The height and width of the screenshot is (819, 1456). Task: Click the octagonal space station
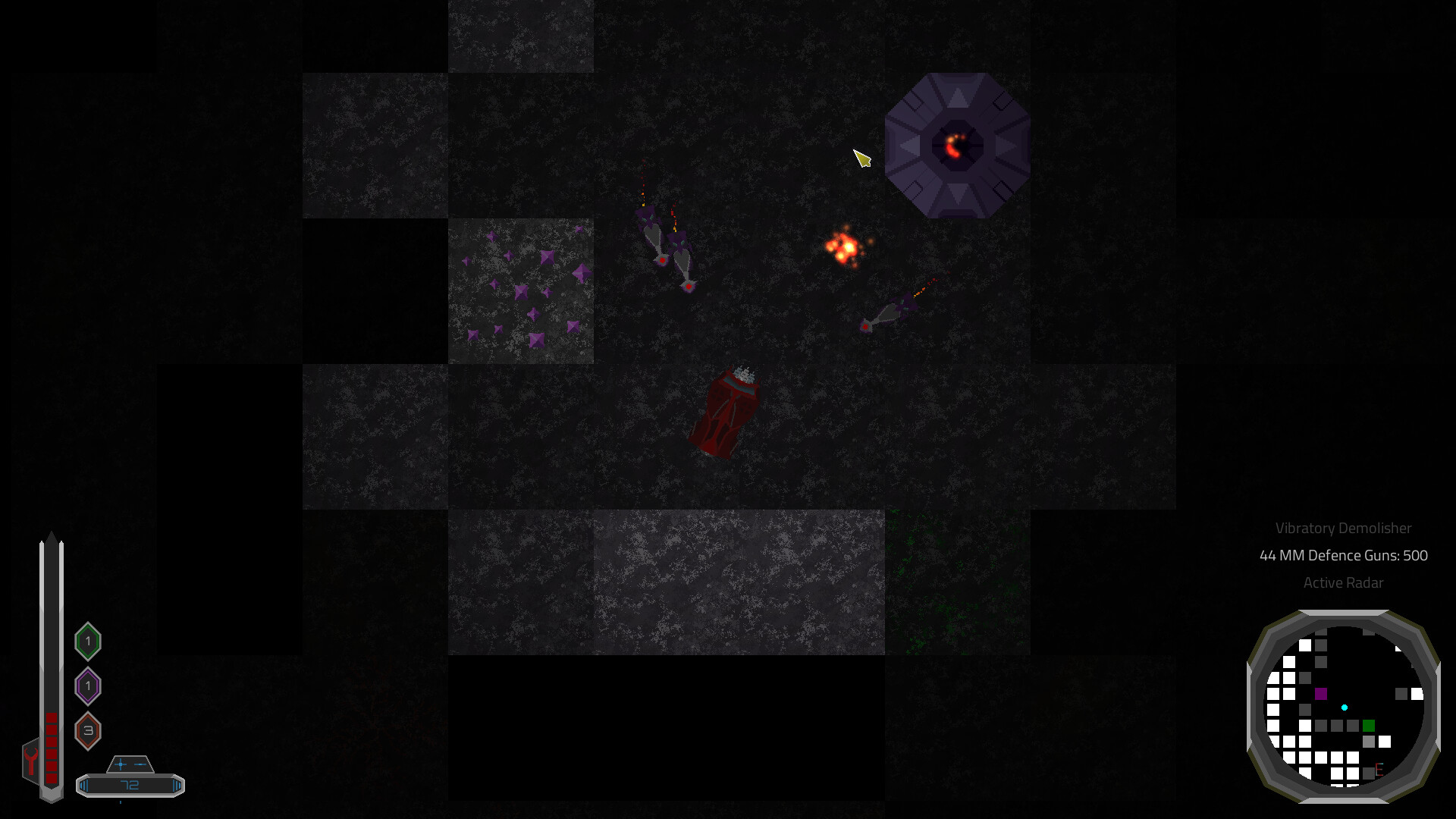(957, 146)
